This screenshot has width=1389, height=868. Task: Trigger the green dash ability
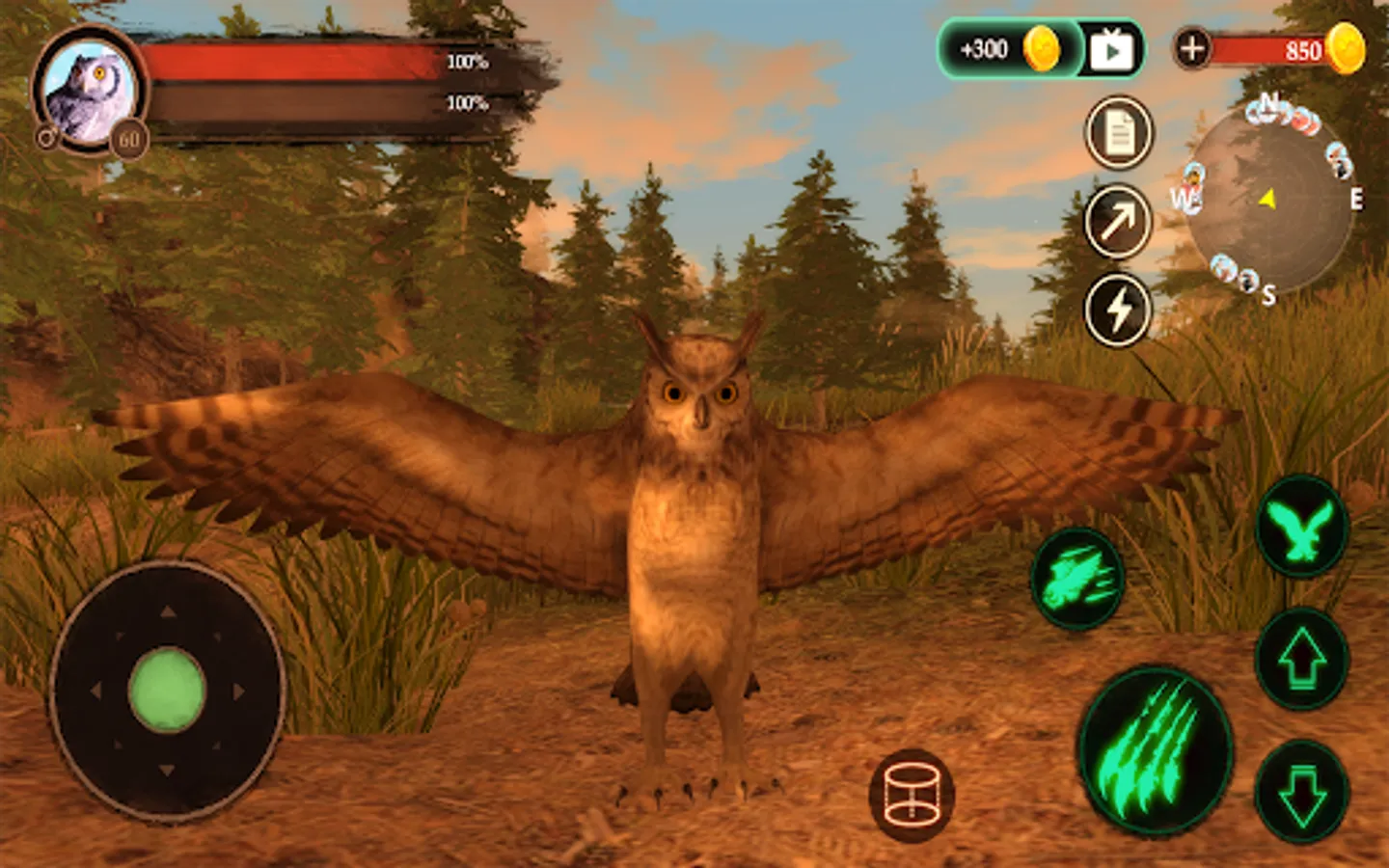click(1077, 579)
